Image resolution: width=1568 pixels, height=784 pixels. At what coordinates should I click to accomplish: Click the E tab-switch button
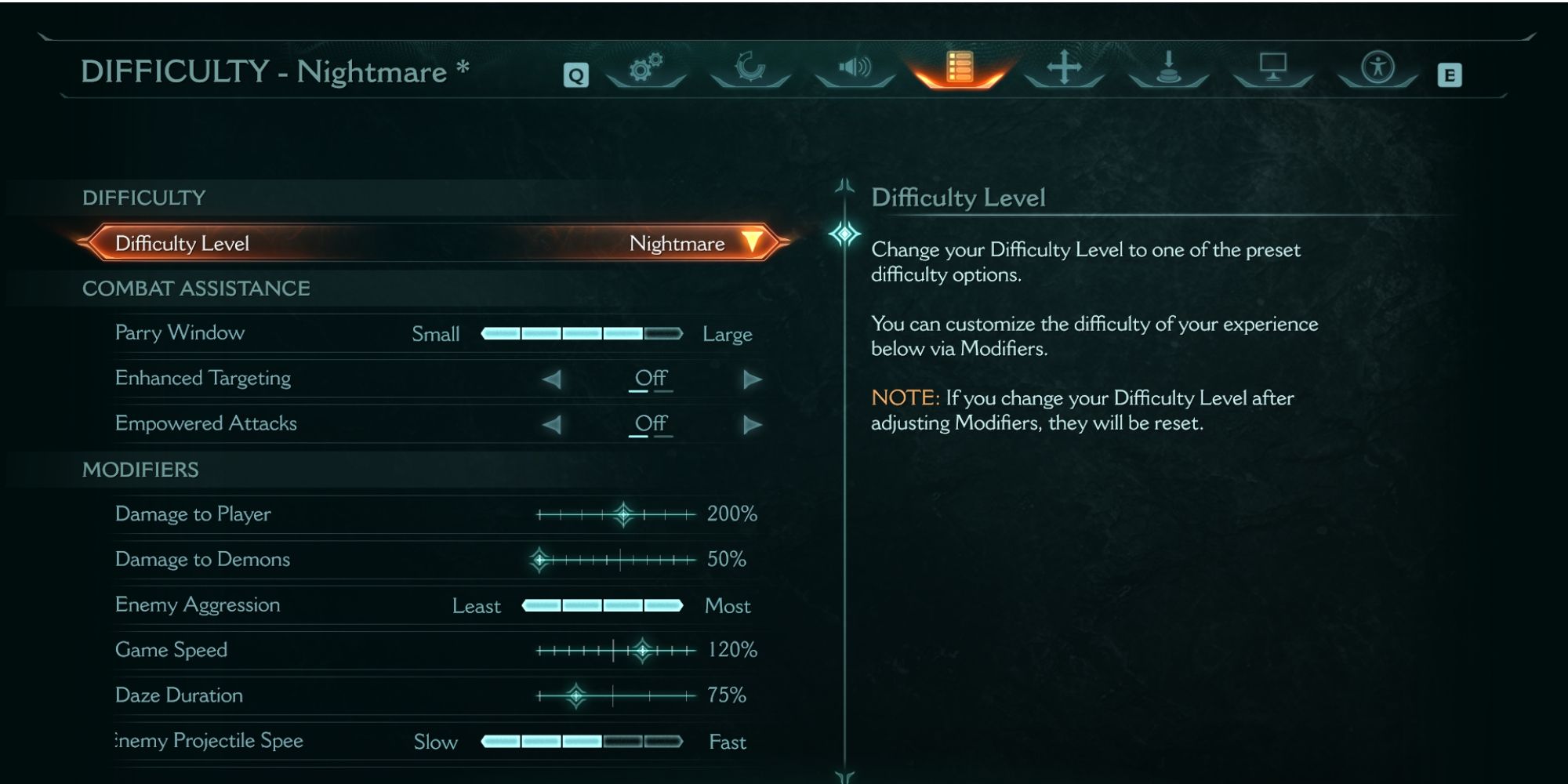(x=1450, y=74)
